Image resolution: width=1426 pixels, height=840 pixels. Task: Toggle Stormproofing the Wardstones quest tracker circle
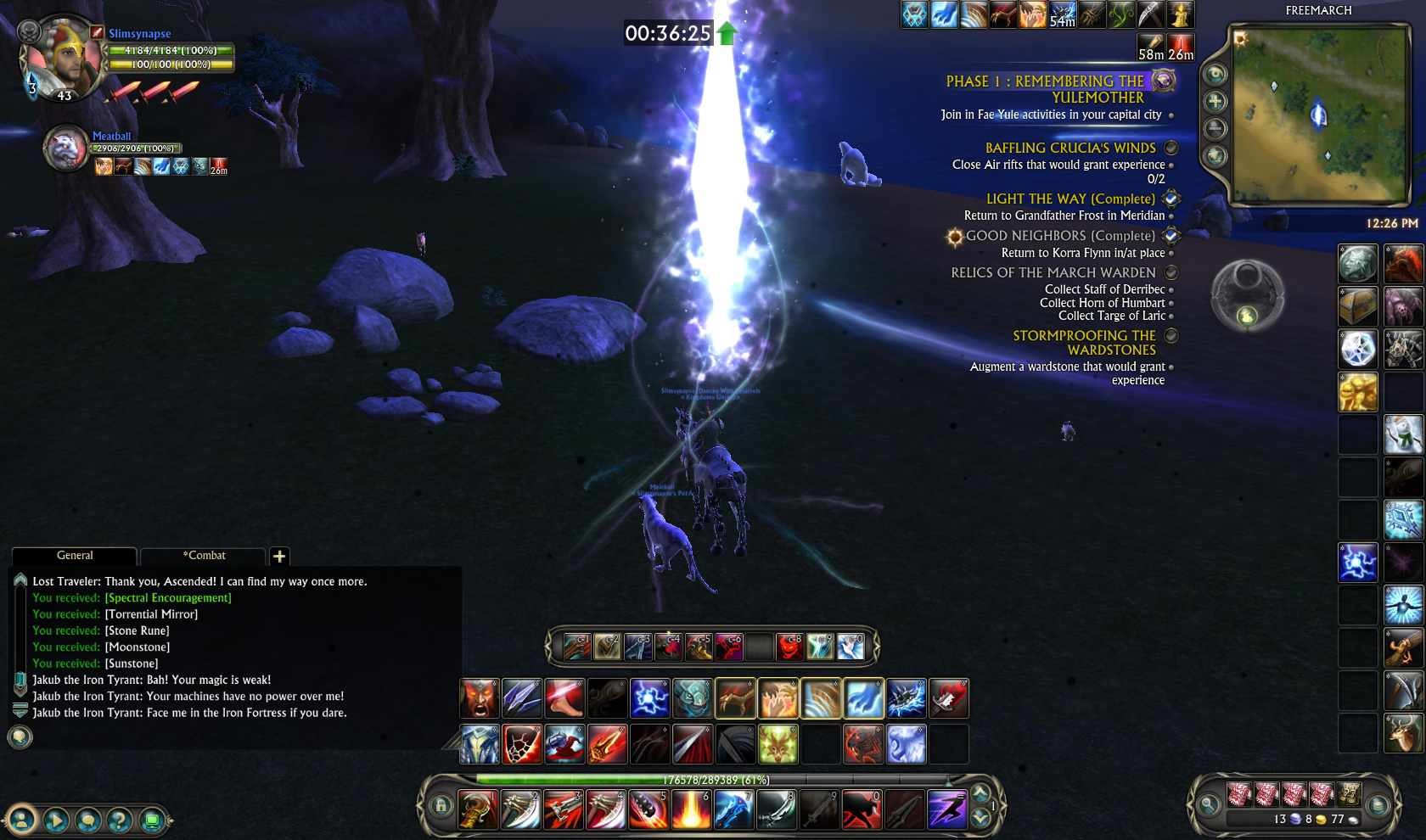pyautogui.click(x=1172, y=335)
